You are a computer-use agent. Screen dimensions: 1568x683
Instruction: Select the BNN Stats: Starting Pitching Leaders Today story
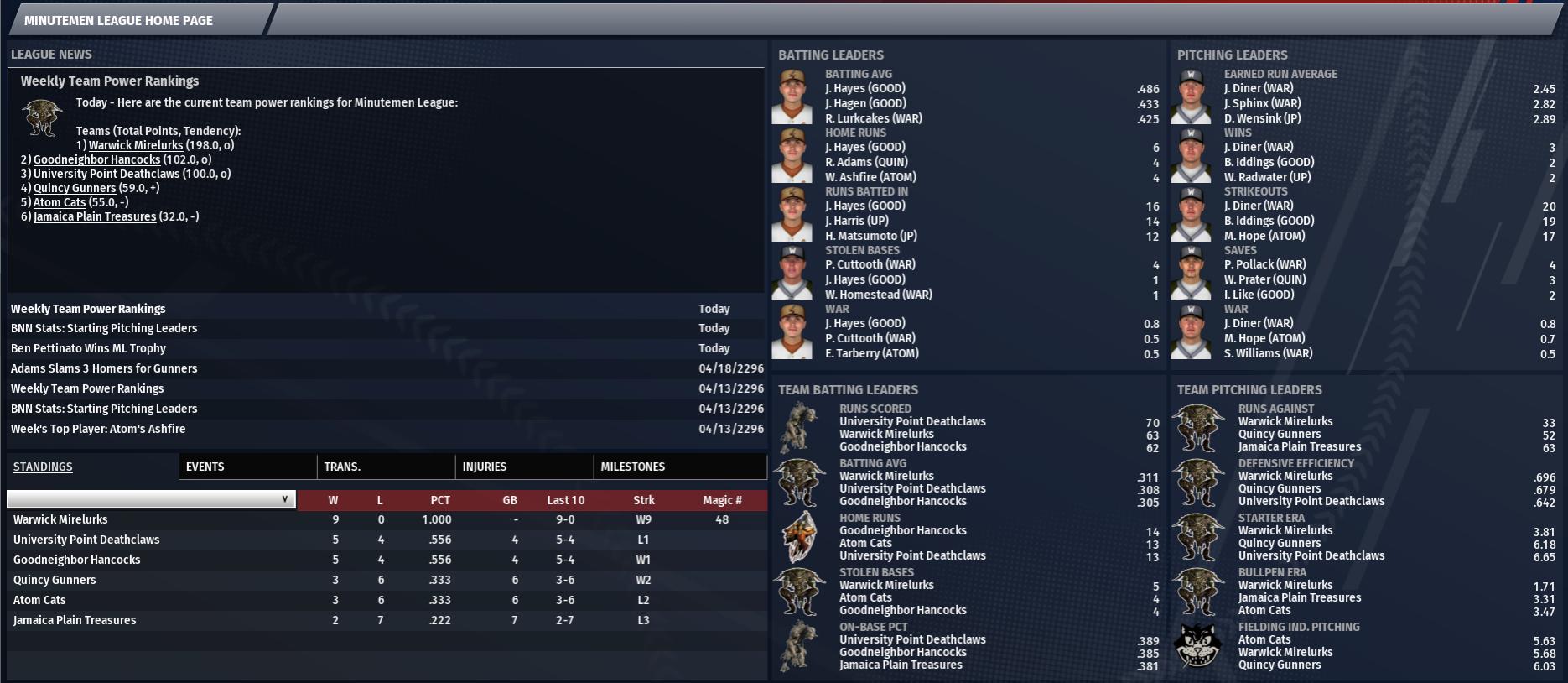[x=104, y=328]
